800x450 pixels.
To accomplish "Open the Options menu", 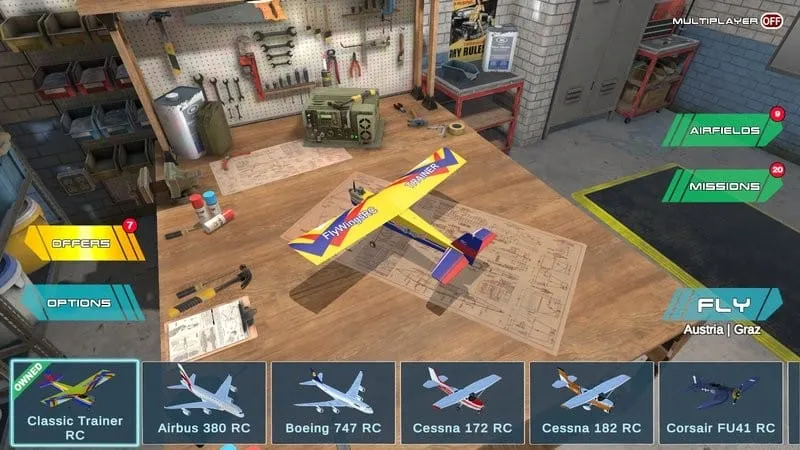I will pyautogui.click(x=82, y=302).
